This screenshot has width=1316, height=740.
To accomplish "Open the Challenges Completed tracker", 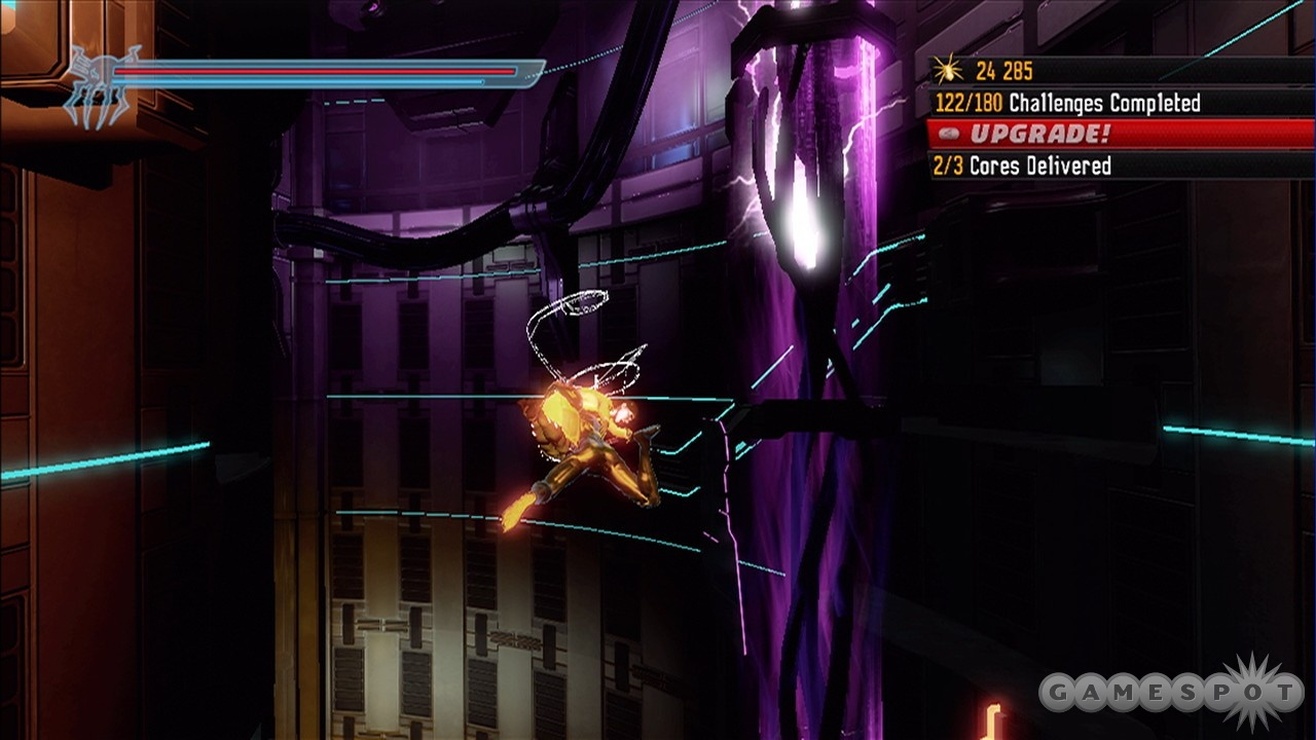I will pos(1066,102).
